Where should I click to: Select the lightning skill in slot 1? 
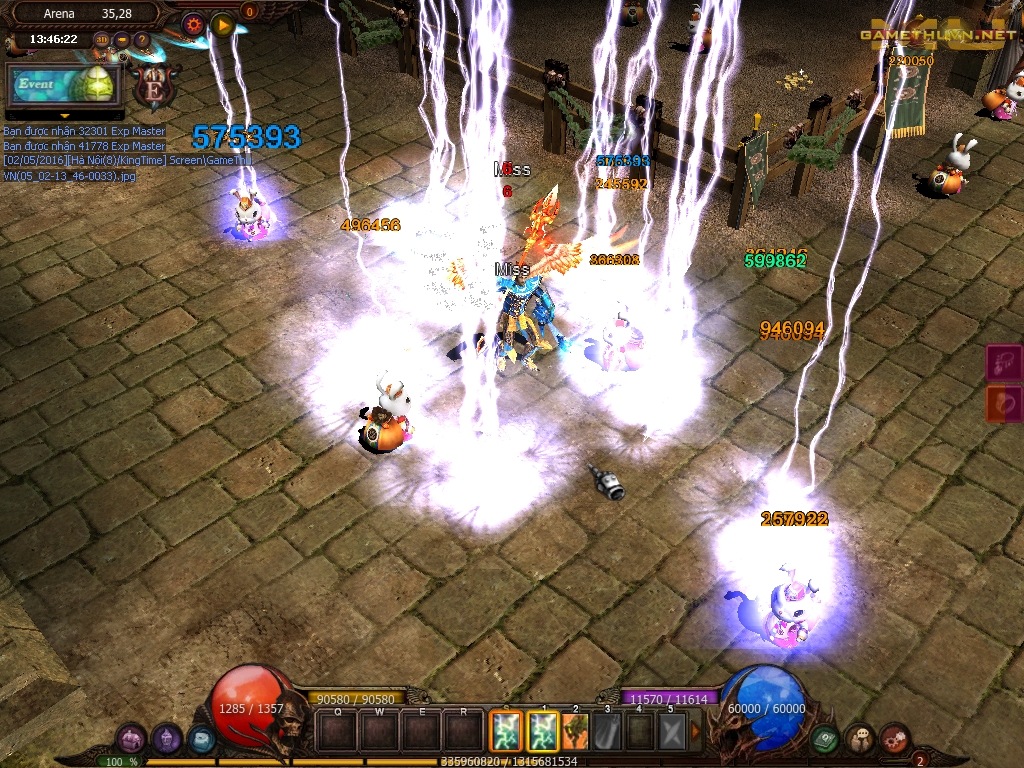tap(543, 731)
